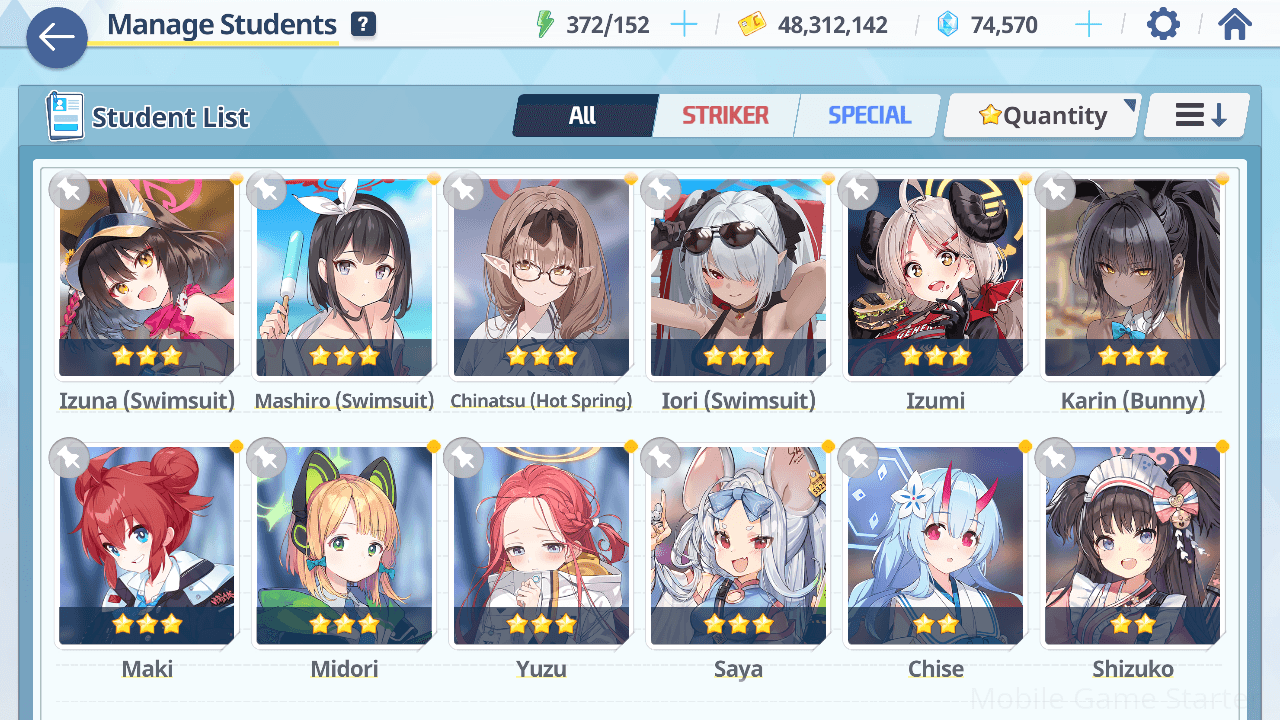Go back using the arrow button
Image resolution: width=1280 pixels, height=720 pixels.
pyautogui.click(x=57, y=38)
